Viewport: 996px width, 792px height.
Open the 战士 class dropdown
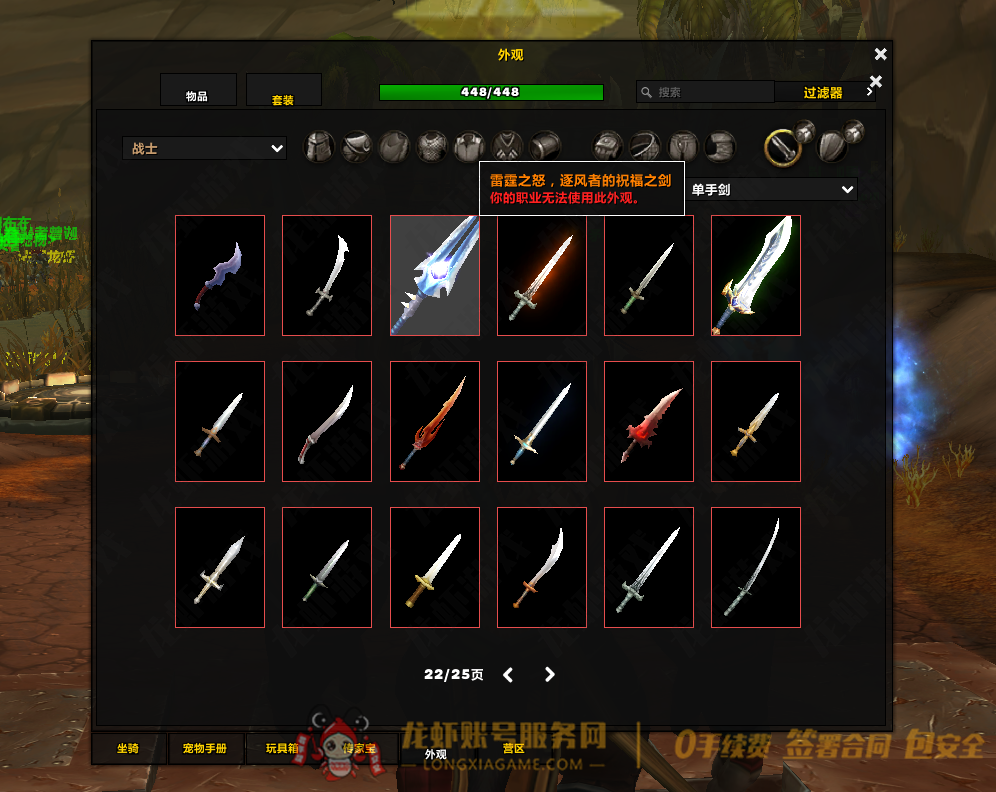pos(205,148)
